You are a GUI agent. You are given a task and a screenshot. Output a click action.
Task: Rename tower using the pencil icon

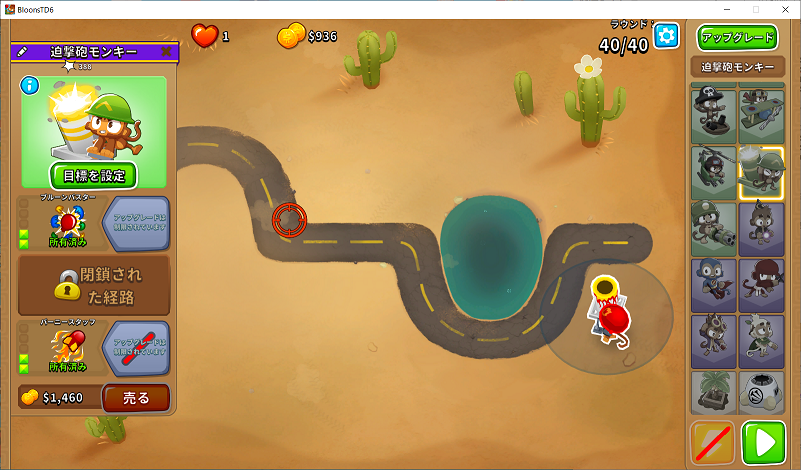(23, 51)
